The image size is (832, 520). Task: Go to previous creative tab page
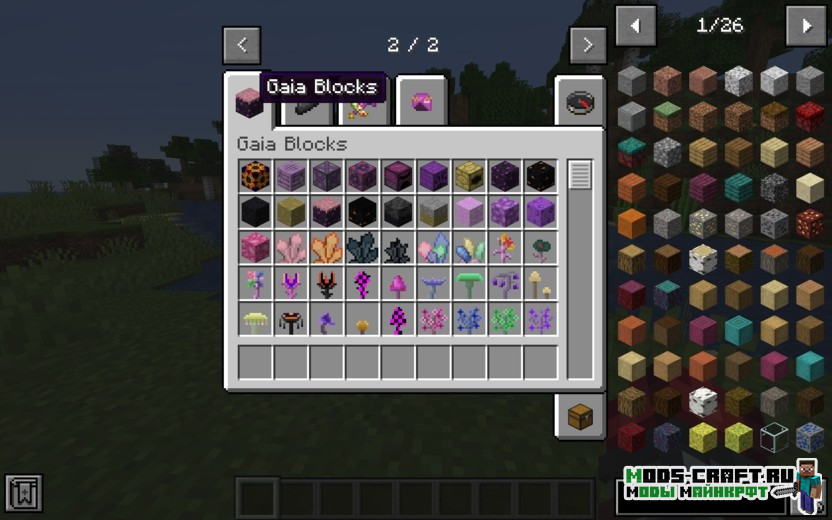242,45
